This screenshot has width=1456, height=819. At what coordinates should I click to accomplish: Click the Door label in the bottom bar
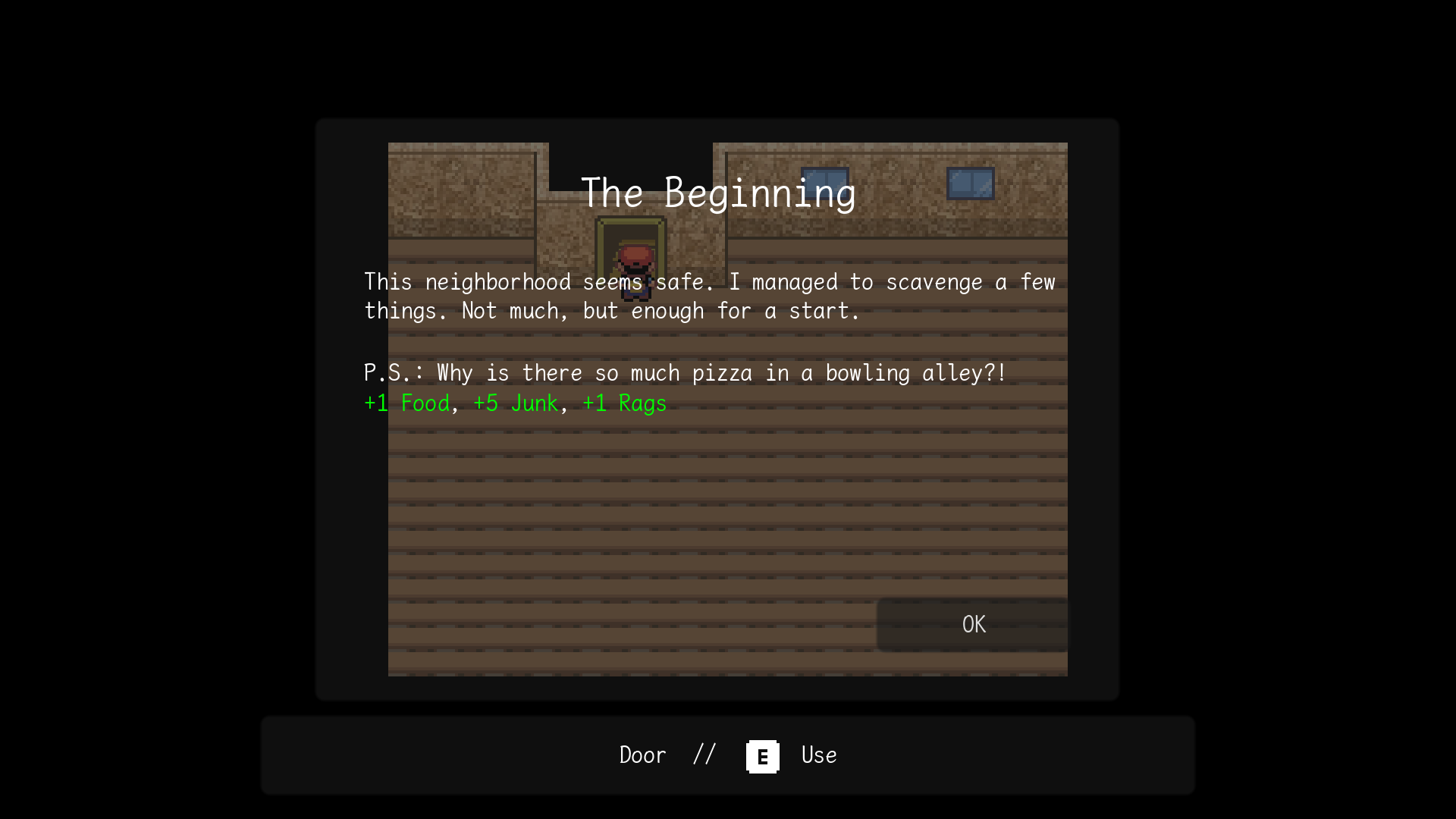click(x=642, y=755)
